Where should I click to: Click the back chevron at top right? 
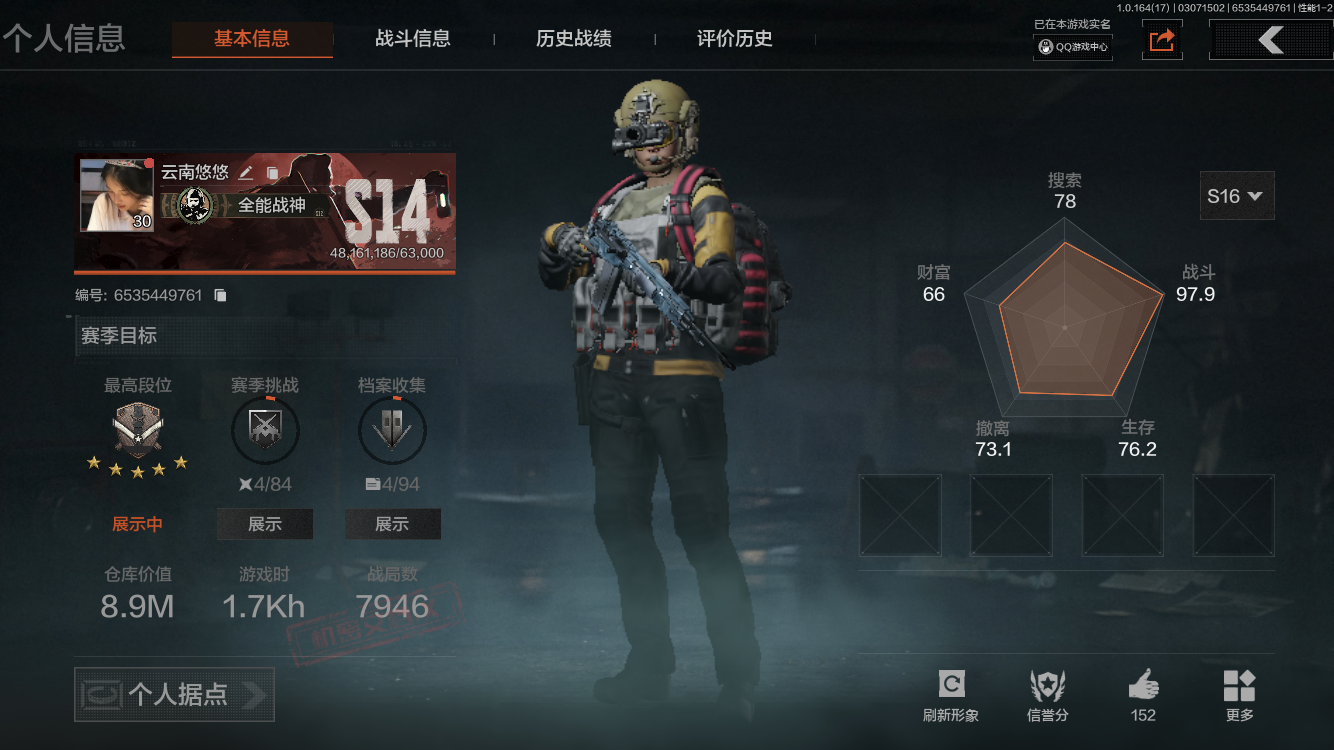click(1270, 39)
